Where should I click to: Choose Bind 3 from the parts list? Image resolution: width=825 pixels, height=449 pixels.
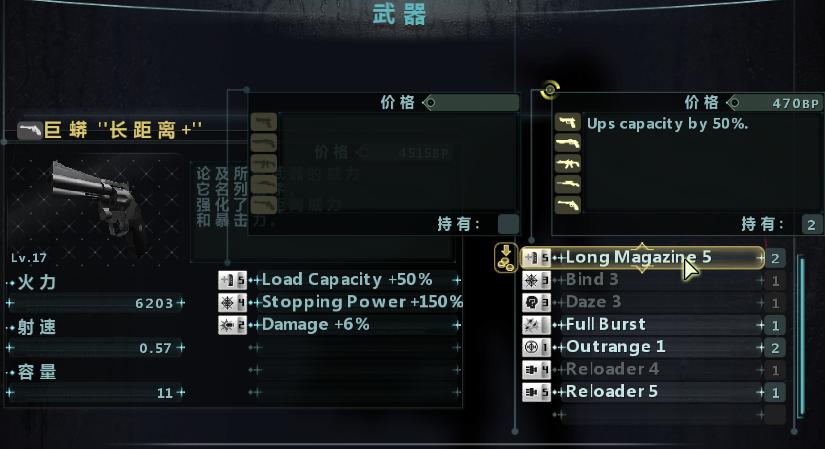[x=640, y=280]
